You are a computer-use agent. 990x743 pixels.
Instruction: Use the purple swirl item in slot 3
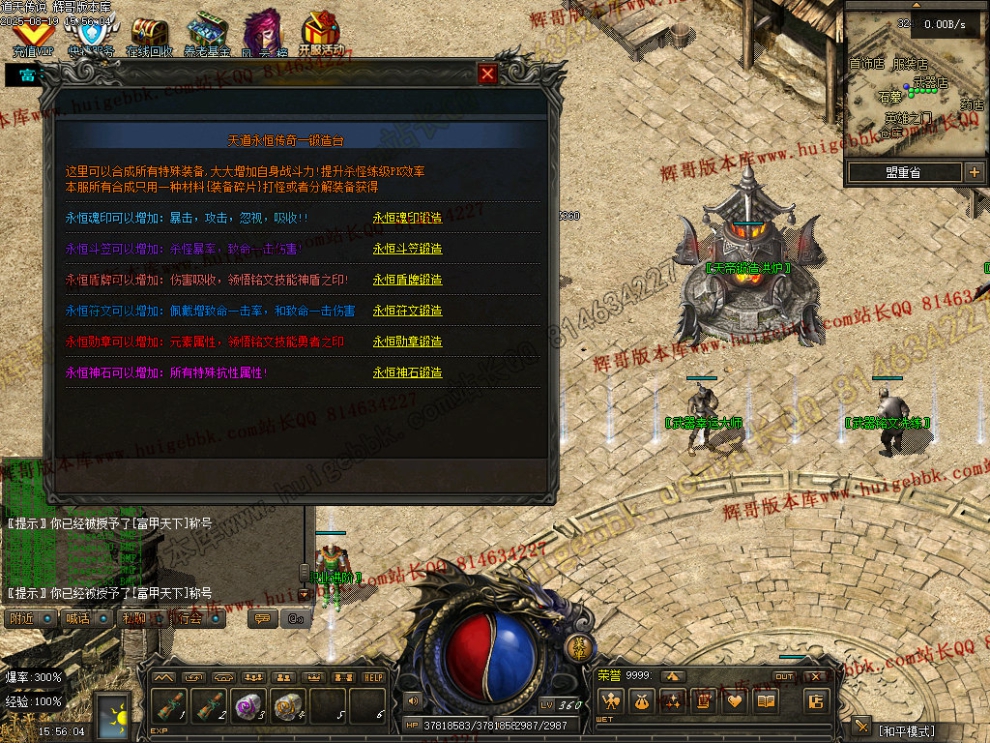247,705
